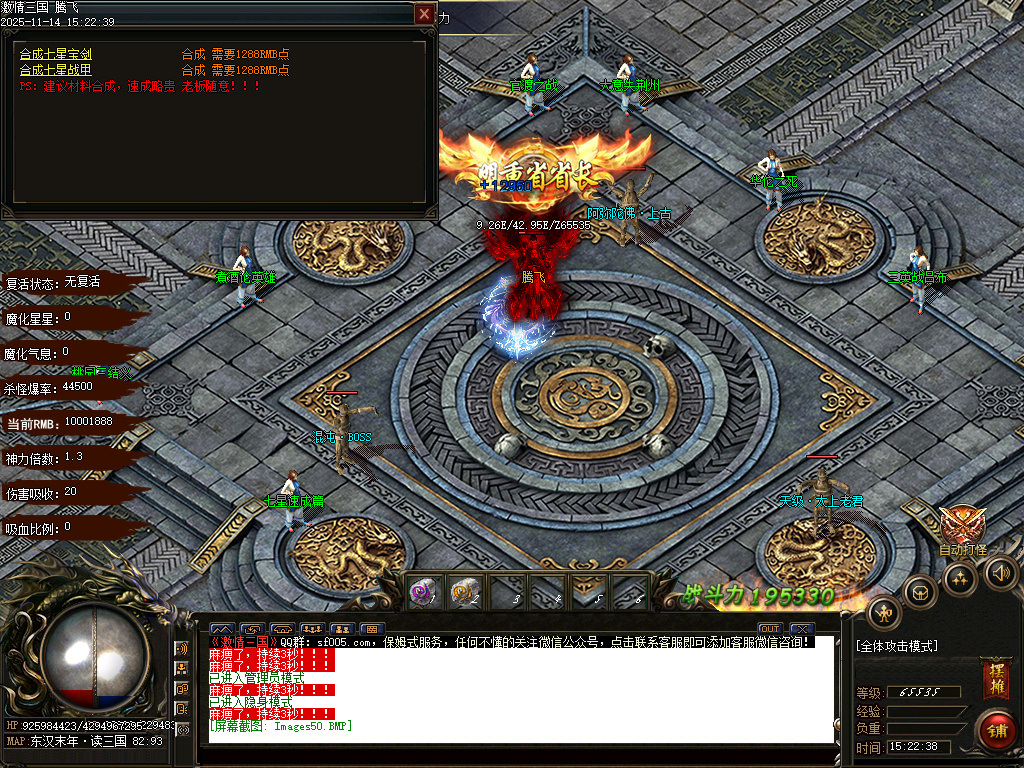
Task: Open the character figure round button
Action: click(884, 612)
